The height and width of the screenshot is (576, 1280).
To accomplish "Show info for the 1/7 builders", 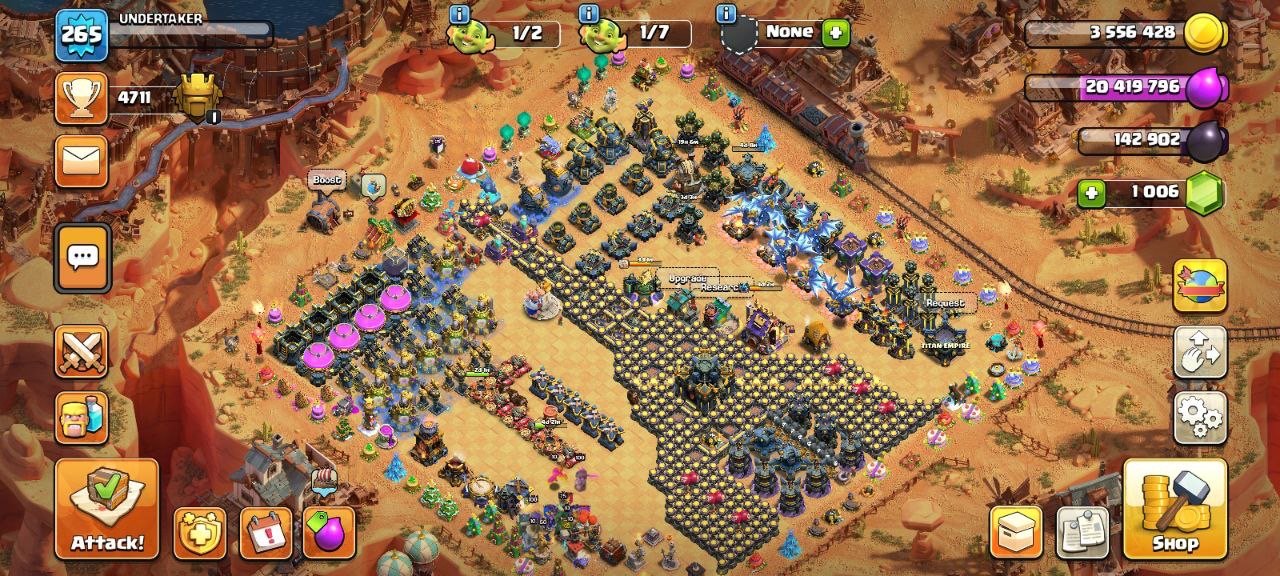I will tap(588, 14).
